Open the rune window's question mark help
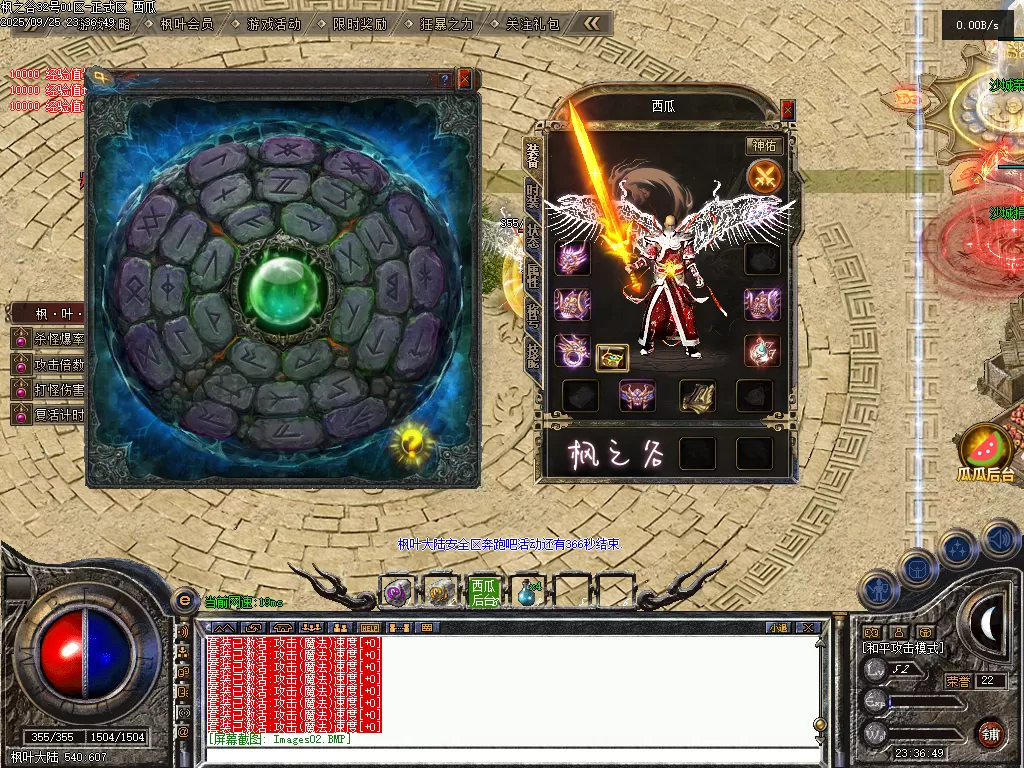Image resolution: width=1024 pixels, height=768 pixels. (x=445, y=79)
